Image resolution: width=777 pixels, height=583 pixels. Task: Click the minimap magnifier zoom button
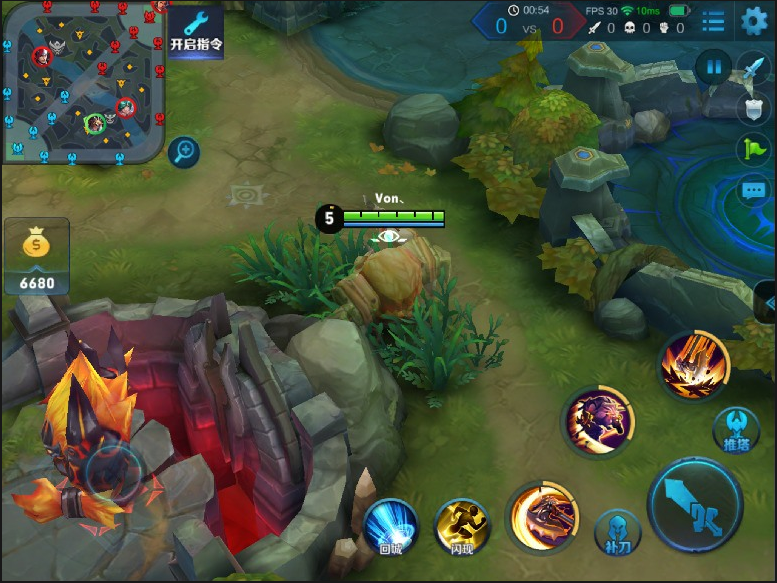pyautogui.click(x=184, y=152)
